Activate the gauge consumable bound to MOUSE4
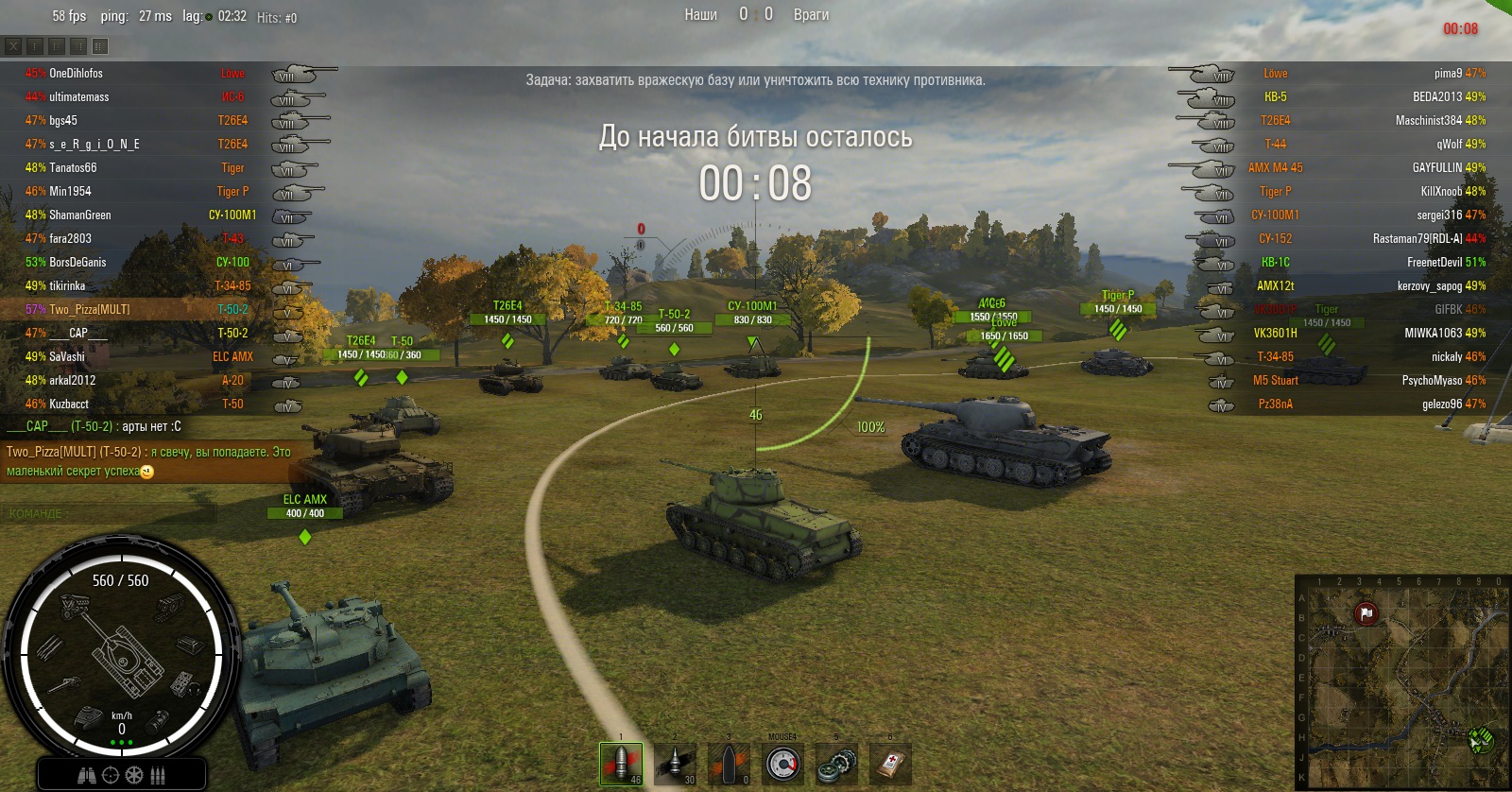This screenshot has height=792, width=1512. [782, 764]
